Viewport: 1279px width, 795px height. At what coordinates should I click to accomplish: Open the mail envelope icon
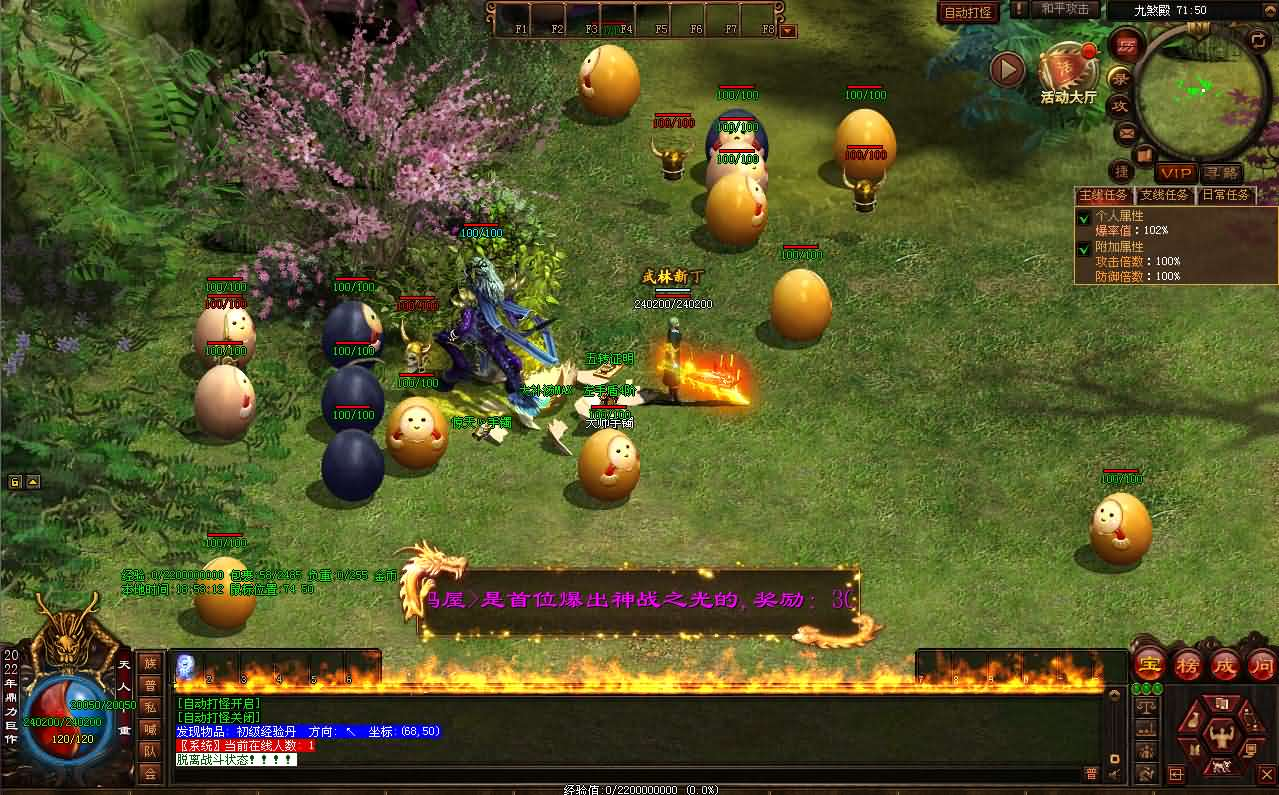[1126, 132]
